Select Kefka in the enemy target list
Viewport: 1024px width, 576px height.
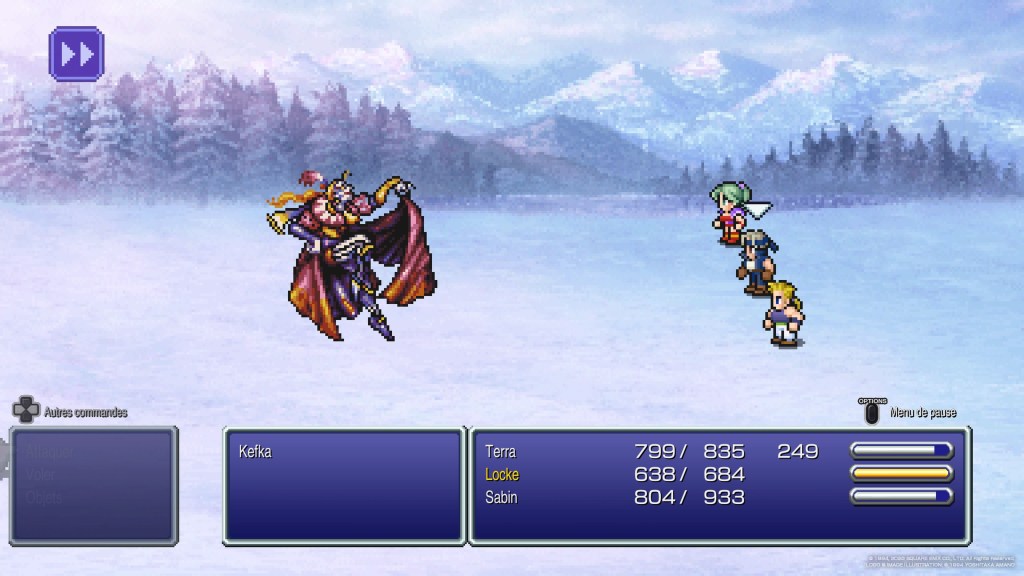[256, 452]
